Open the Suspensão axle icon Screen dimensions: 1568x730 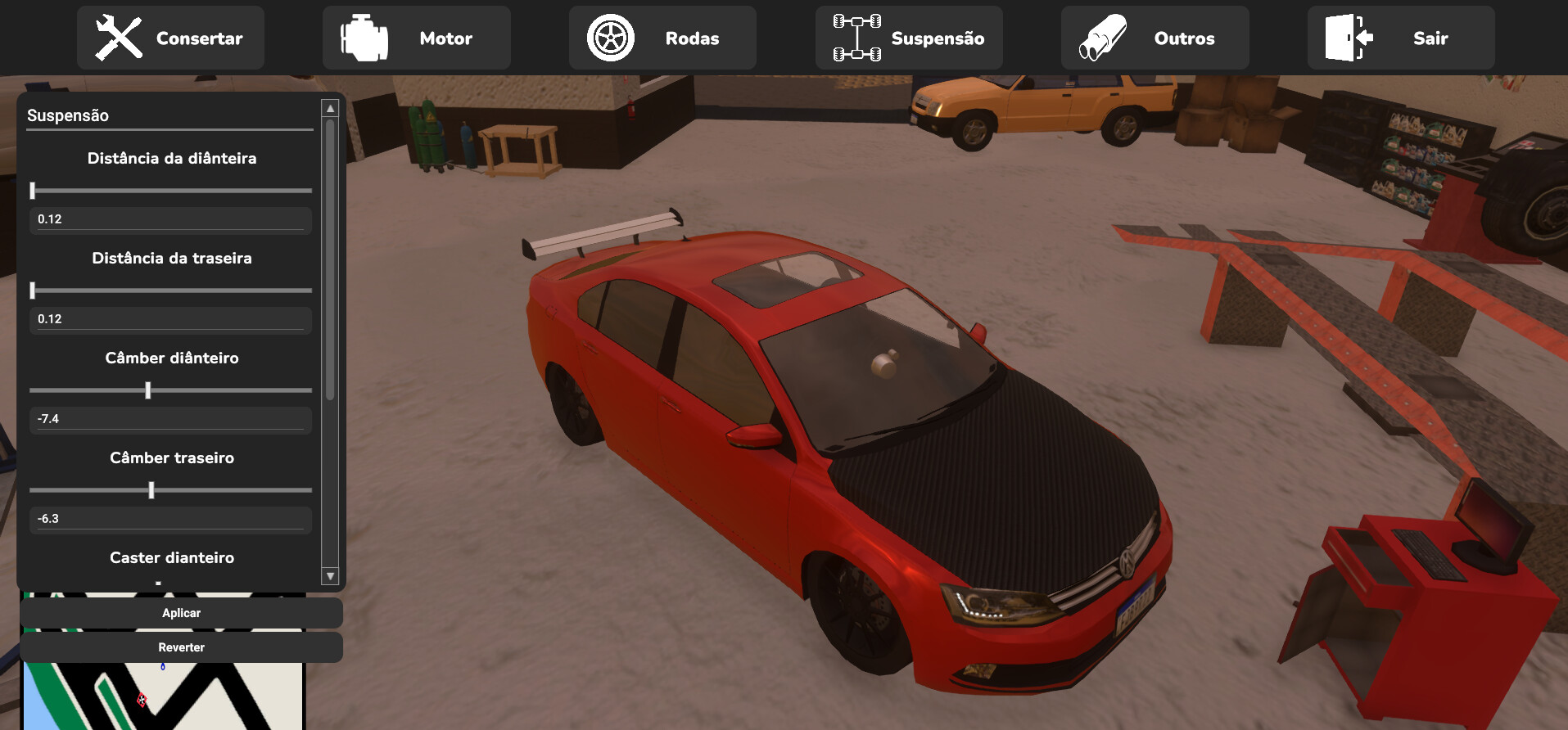[x=856, y=36]
